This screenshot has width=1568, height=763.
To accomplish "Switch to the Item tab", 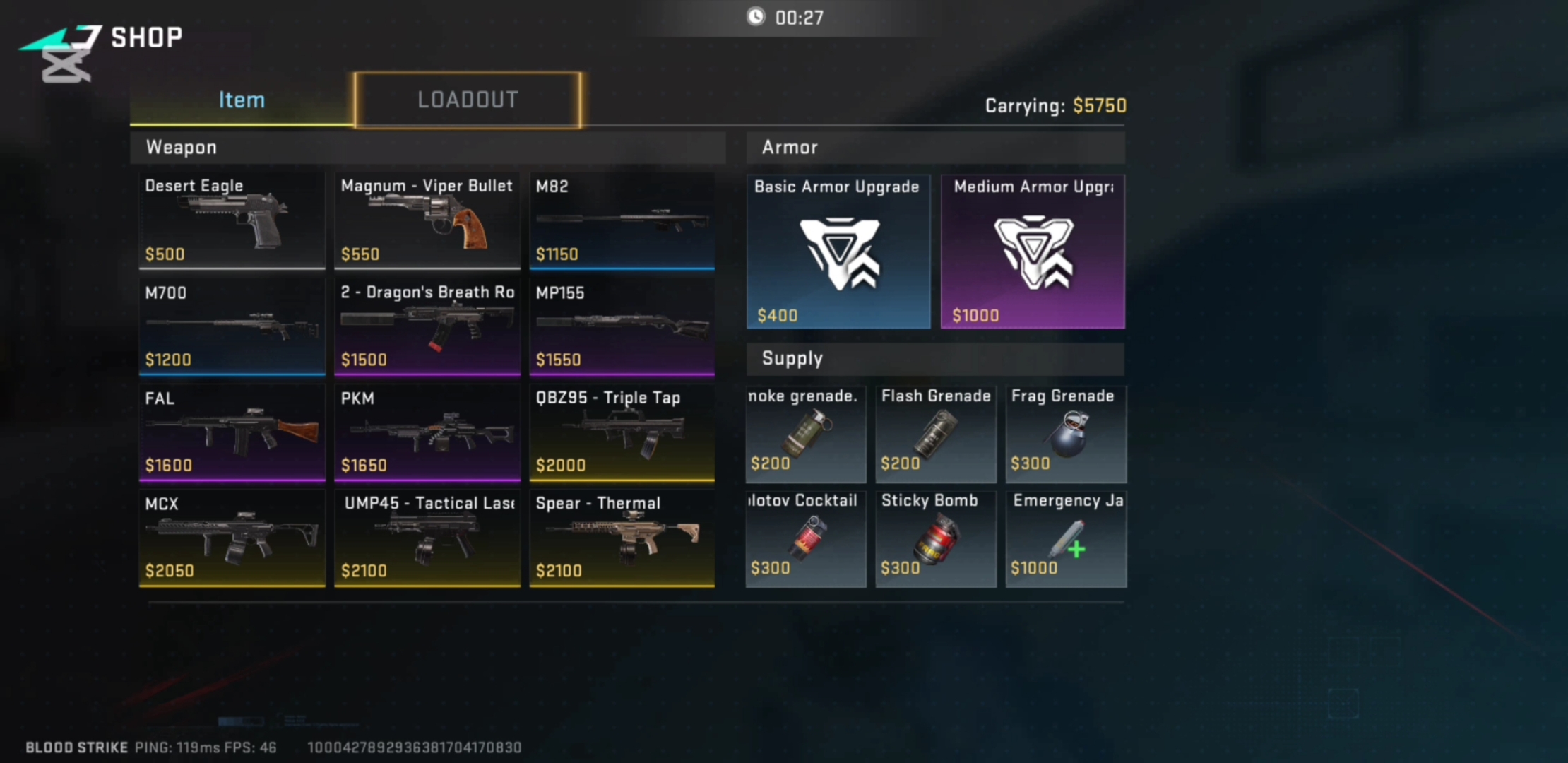I will [x=242, y=100].
